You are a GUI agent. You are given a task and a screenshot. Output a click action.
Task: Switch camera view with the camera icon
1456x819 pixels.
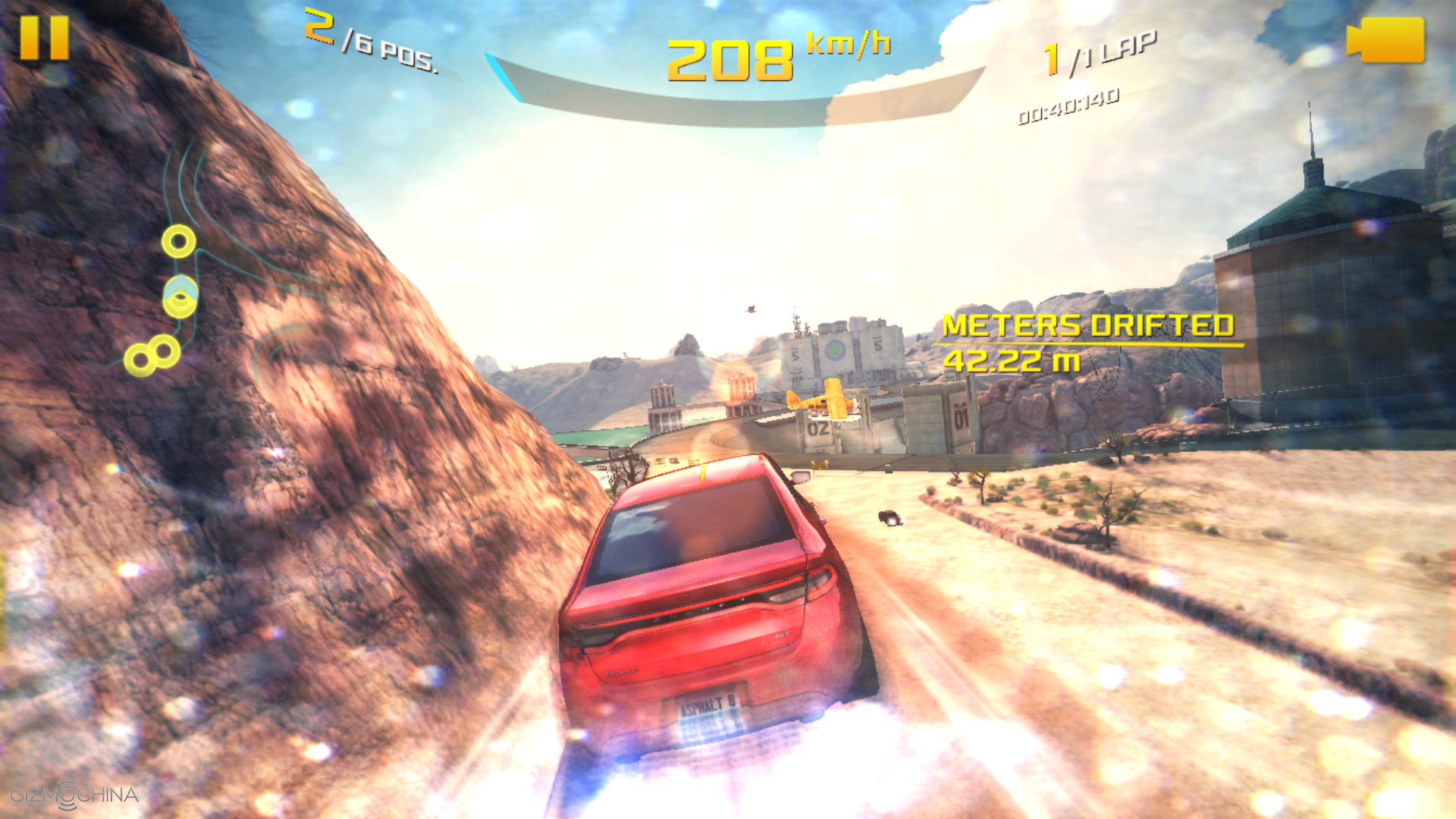[x=1386, y=40]
